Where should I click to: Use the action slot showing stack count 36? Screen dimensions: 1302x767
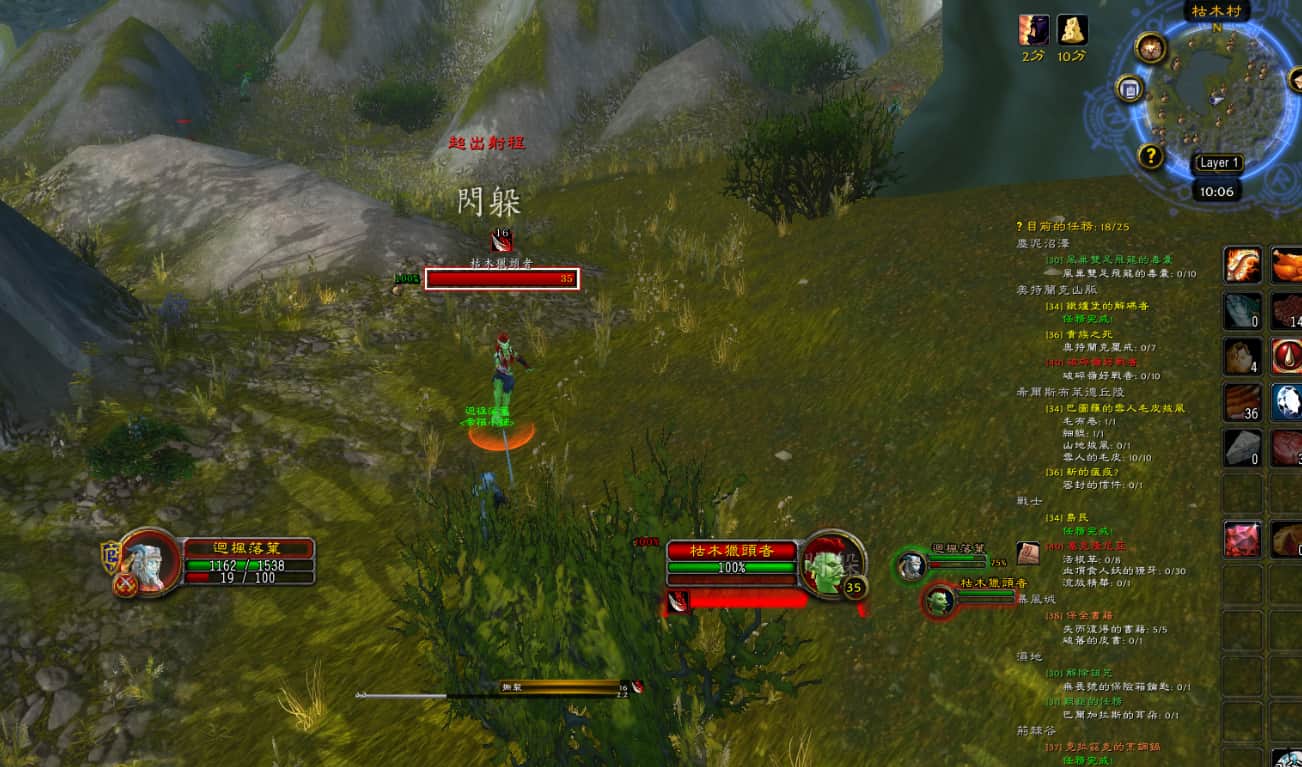(x=1243, y=402)
